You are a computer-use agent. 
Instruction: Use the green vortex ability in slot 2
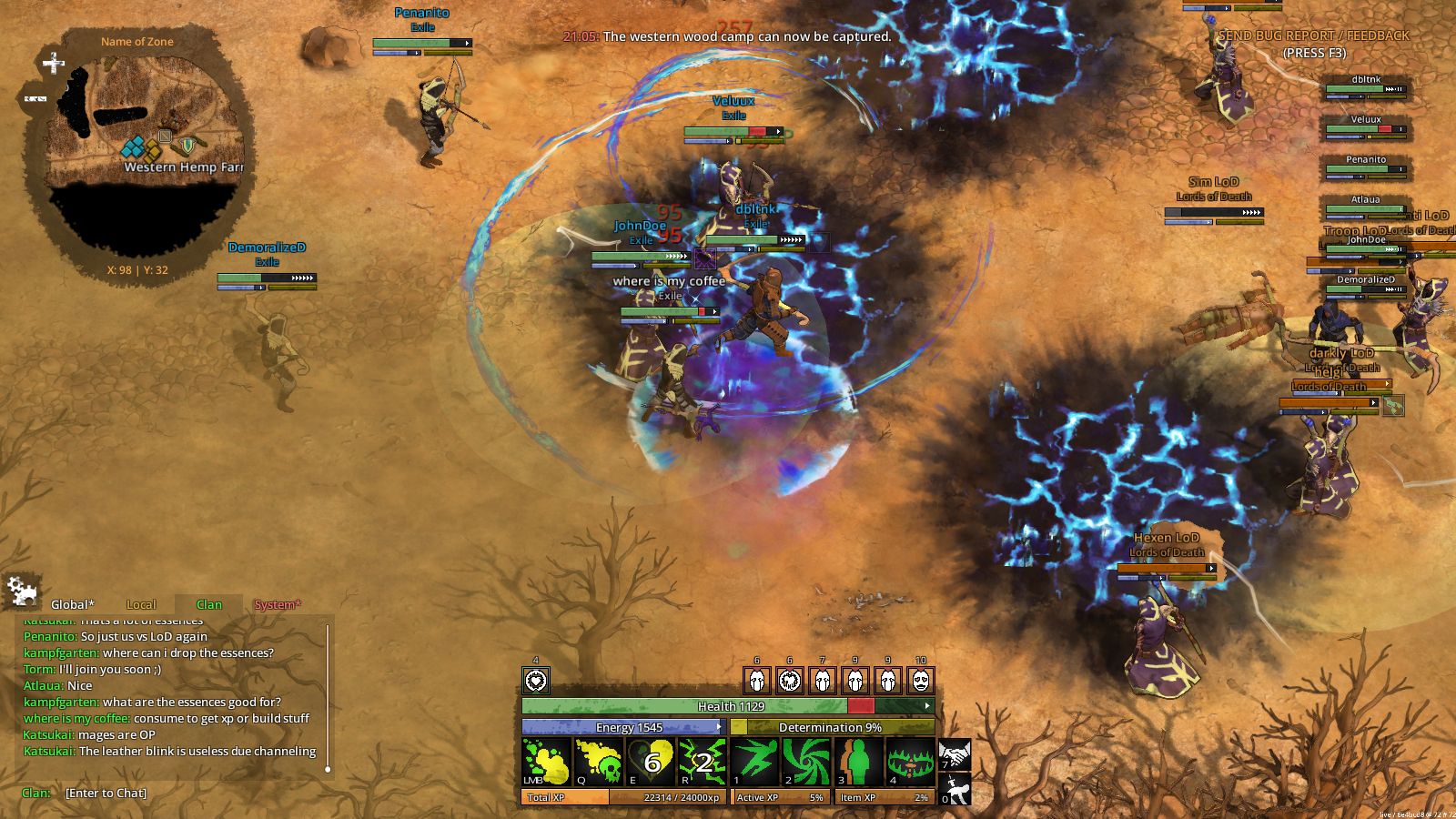tap(807, 762)
